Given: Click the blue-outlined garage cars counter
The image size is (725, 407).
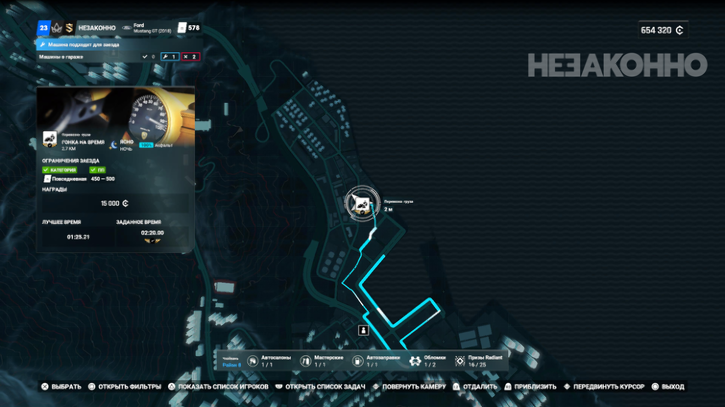Looking at the screenshot, I should coord(169,57).
